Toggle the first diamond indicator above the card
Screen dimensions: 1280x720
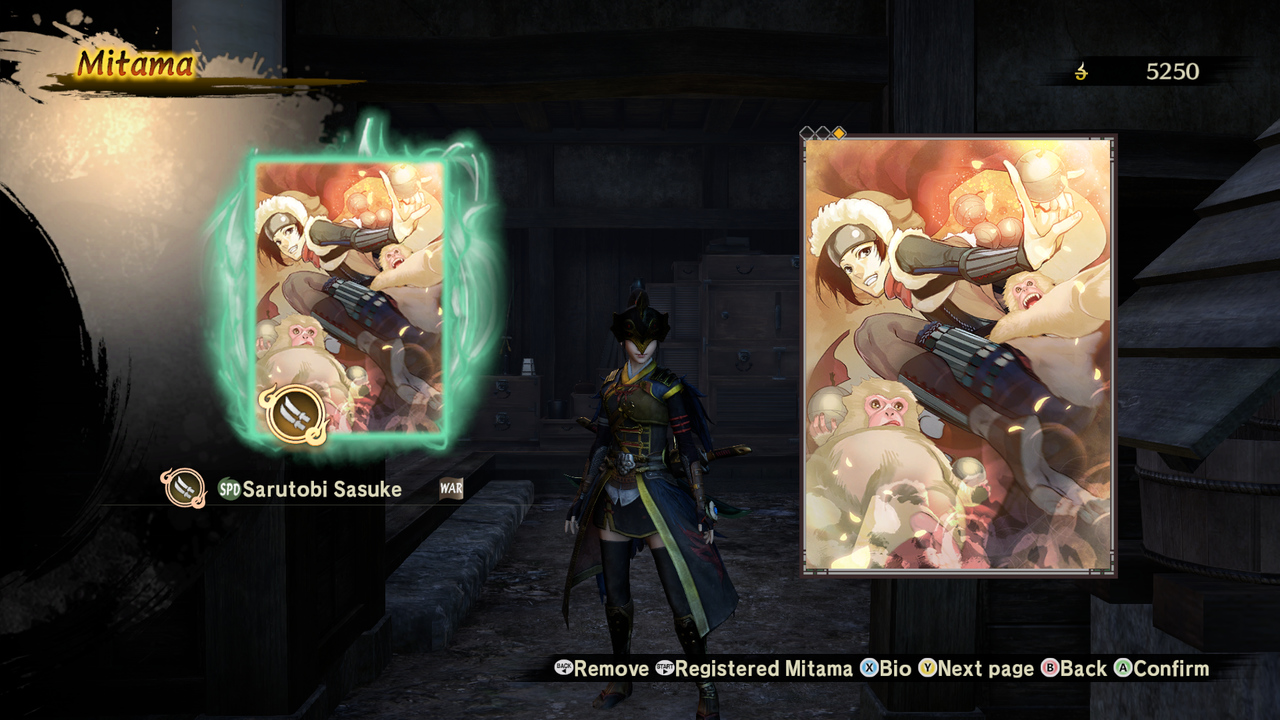click(x=807, y=132)
